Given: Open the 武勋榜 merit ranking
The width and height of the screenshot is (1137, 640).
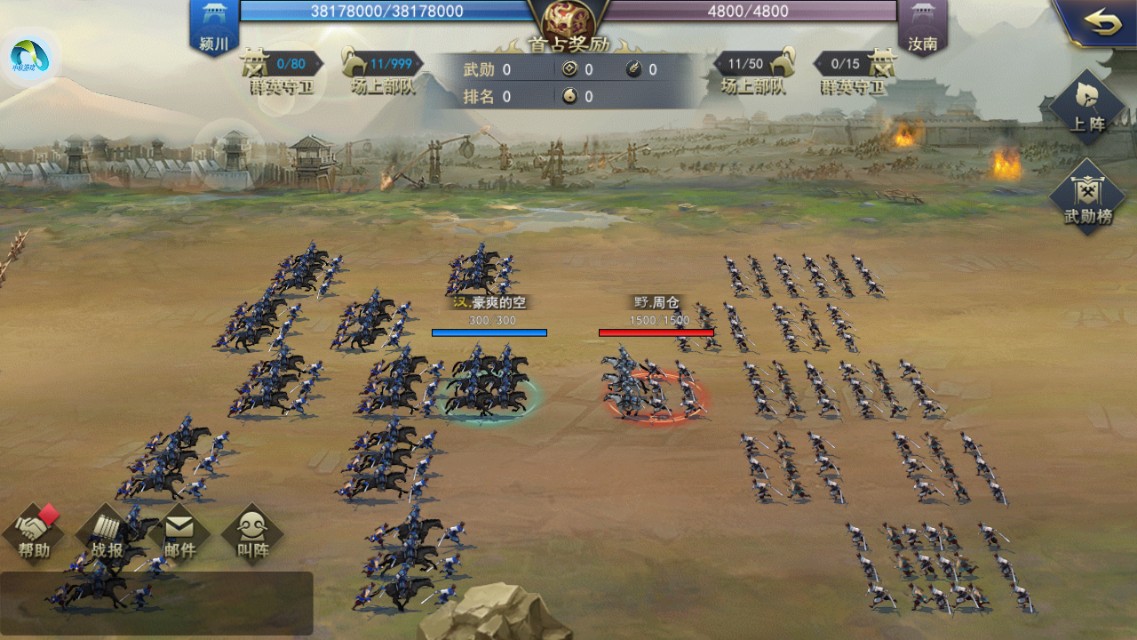Looking at the screenshot, I should pyautogui.click(x=1086, y=198).
